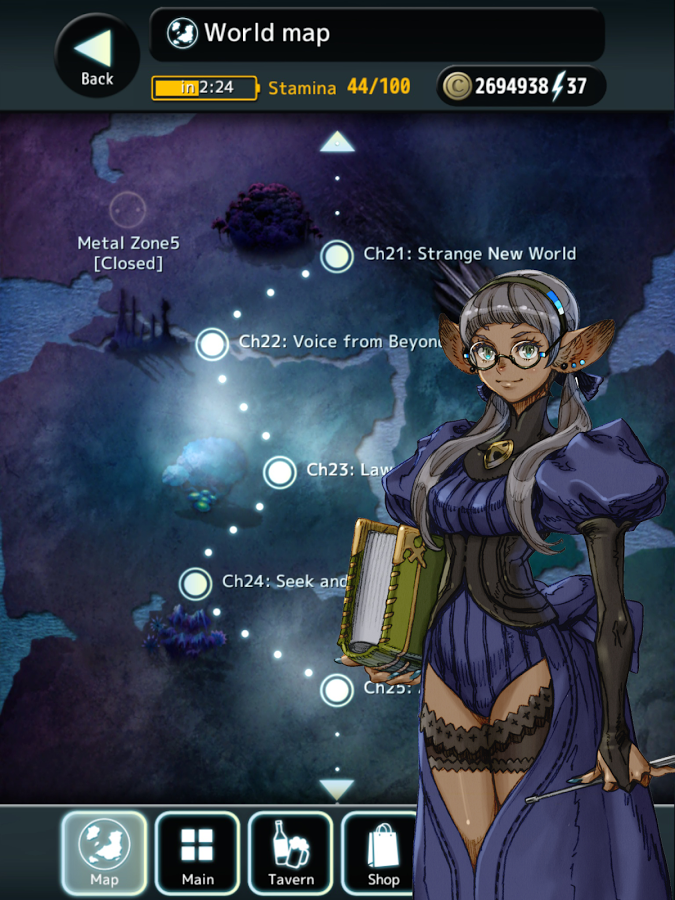Viewport: 675px width, 900px height.
Task: Switch to the Map tab
Action: pyautogui.click(x=104, y=852)
